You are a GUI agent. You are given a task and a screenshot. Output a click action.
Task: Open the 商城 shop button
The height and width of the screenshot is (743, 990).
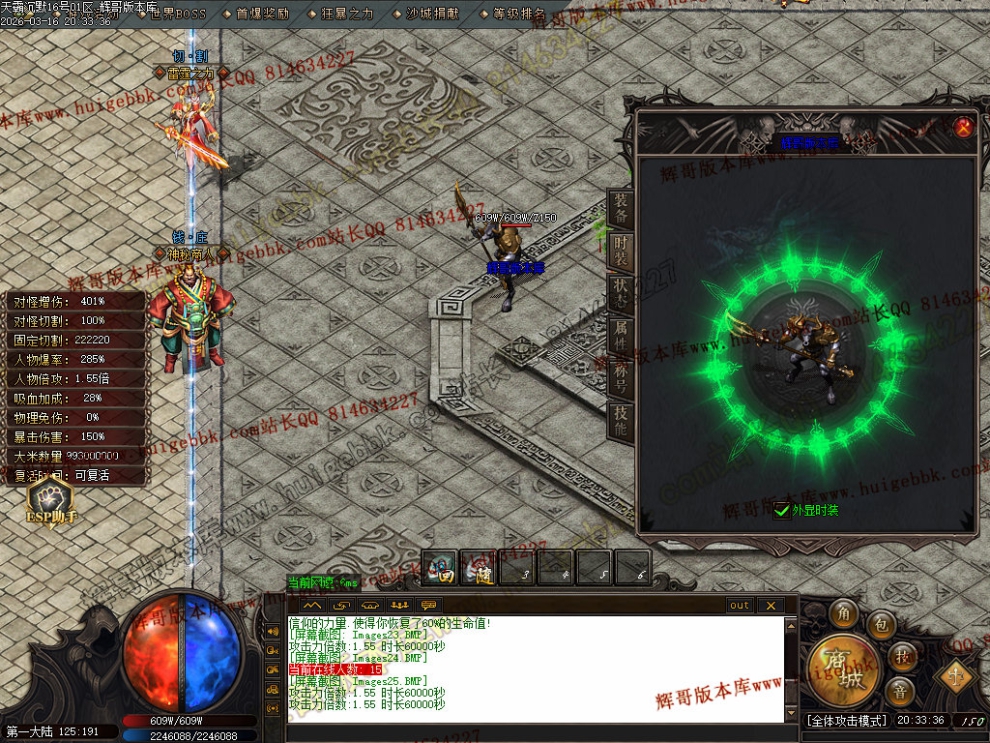tap(836, 668)
